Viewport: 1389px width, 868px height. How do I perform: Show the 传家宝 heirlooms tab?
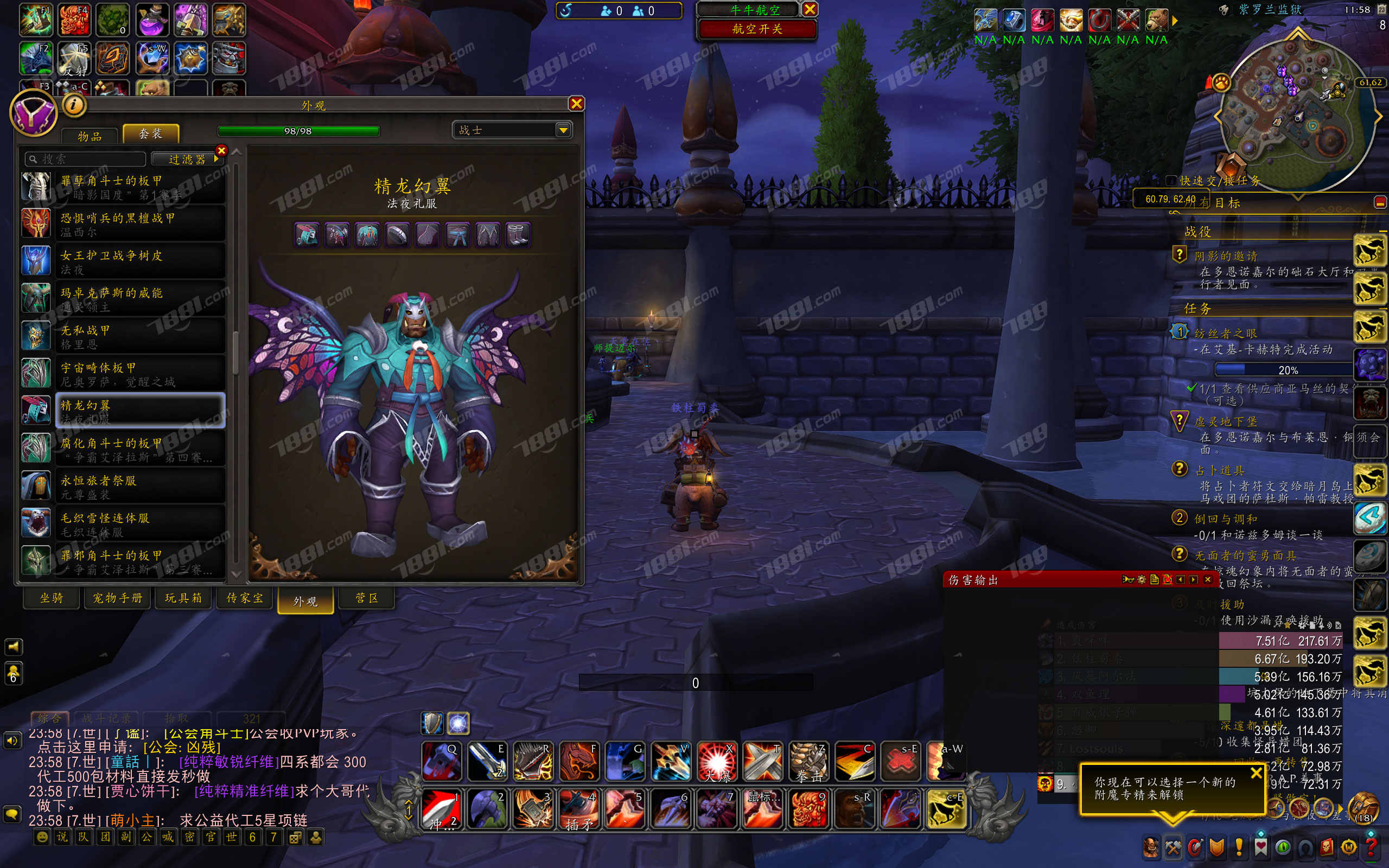[245, 598]
